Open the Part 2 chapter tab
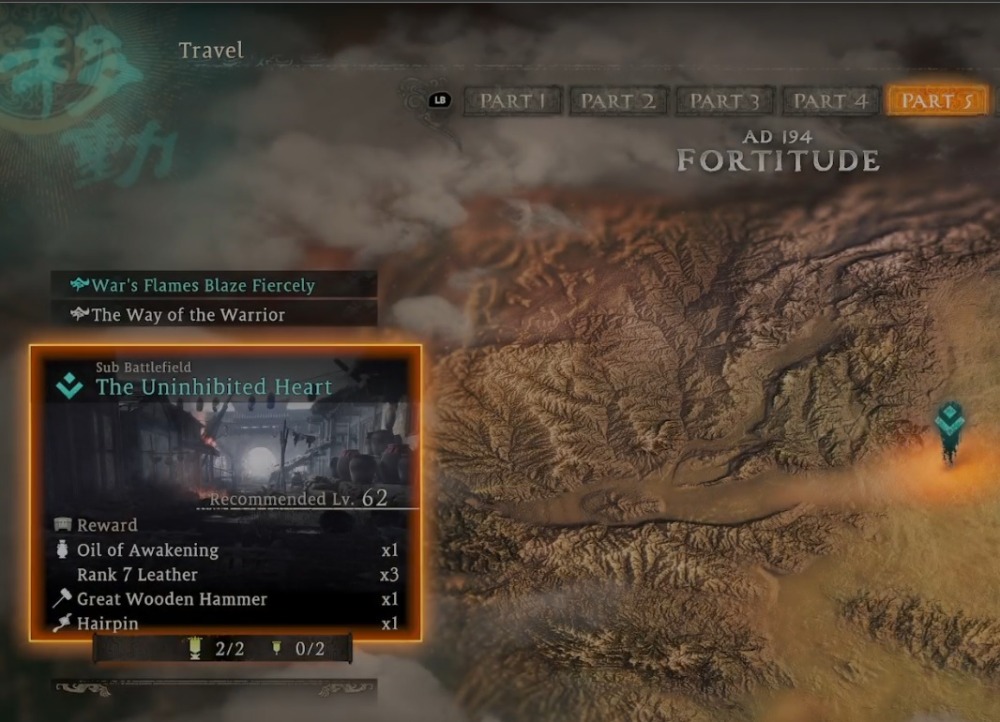The width and height of the screenshot is (1000, 722). coord(618,101)
